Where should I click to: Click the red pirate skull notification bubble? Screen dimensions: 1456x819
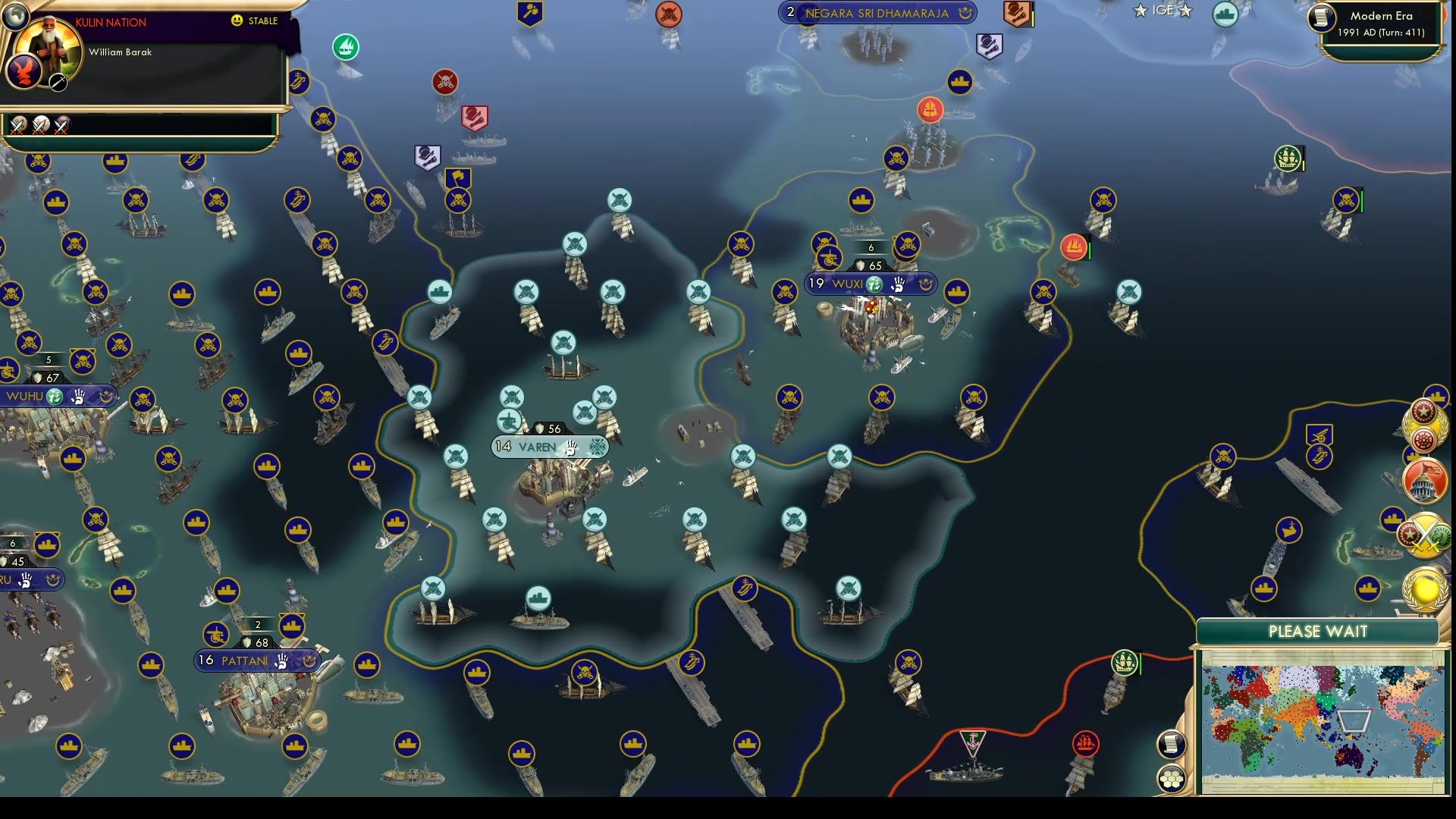[446, 81]
